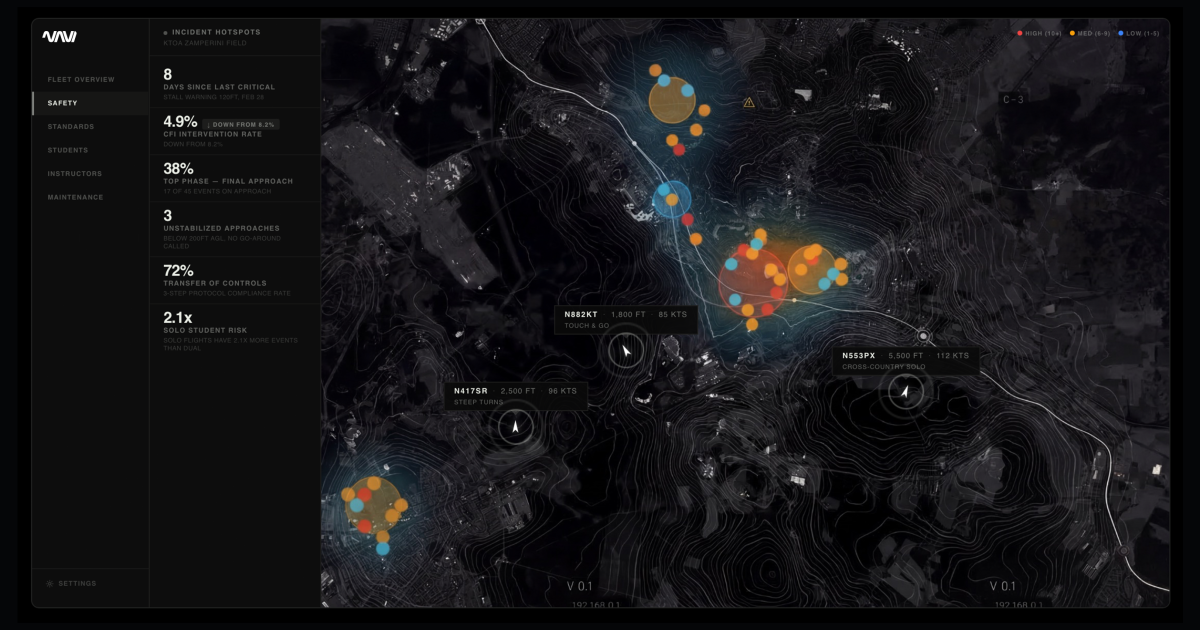Open the Maintenance section
The width and height of the screenshot is (1200, 630).
[x=76, y=197]
